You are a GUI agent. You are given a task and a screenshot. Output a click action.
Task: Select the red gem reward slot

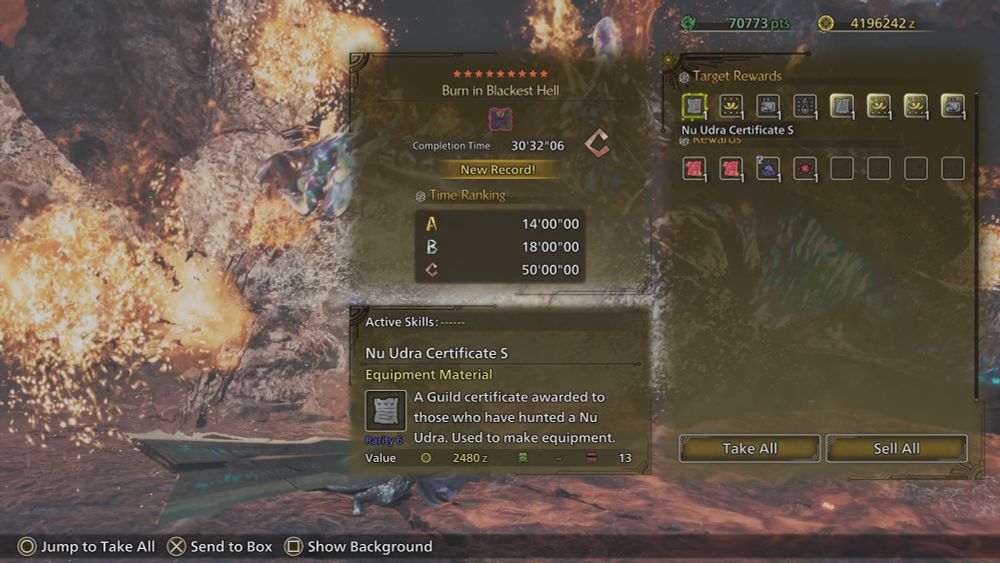(805, 168)
